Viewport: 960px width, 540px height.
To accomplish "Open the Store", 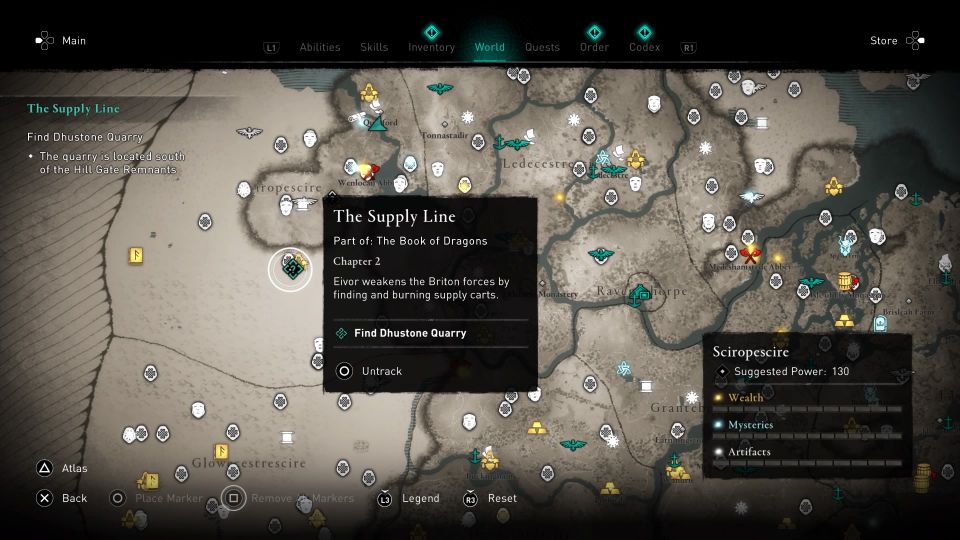I will 883,41.
